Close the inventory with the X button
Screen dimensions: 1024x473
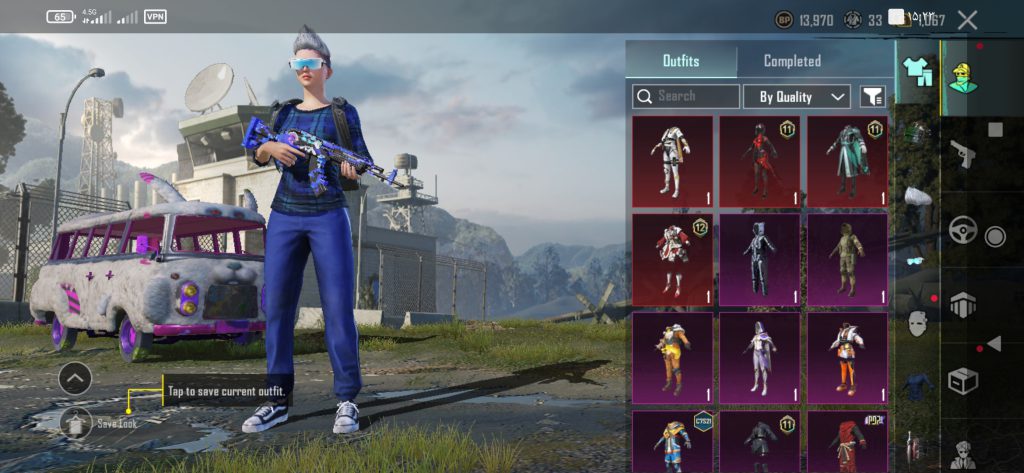click(x=967, y=19)
